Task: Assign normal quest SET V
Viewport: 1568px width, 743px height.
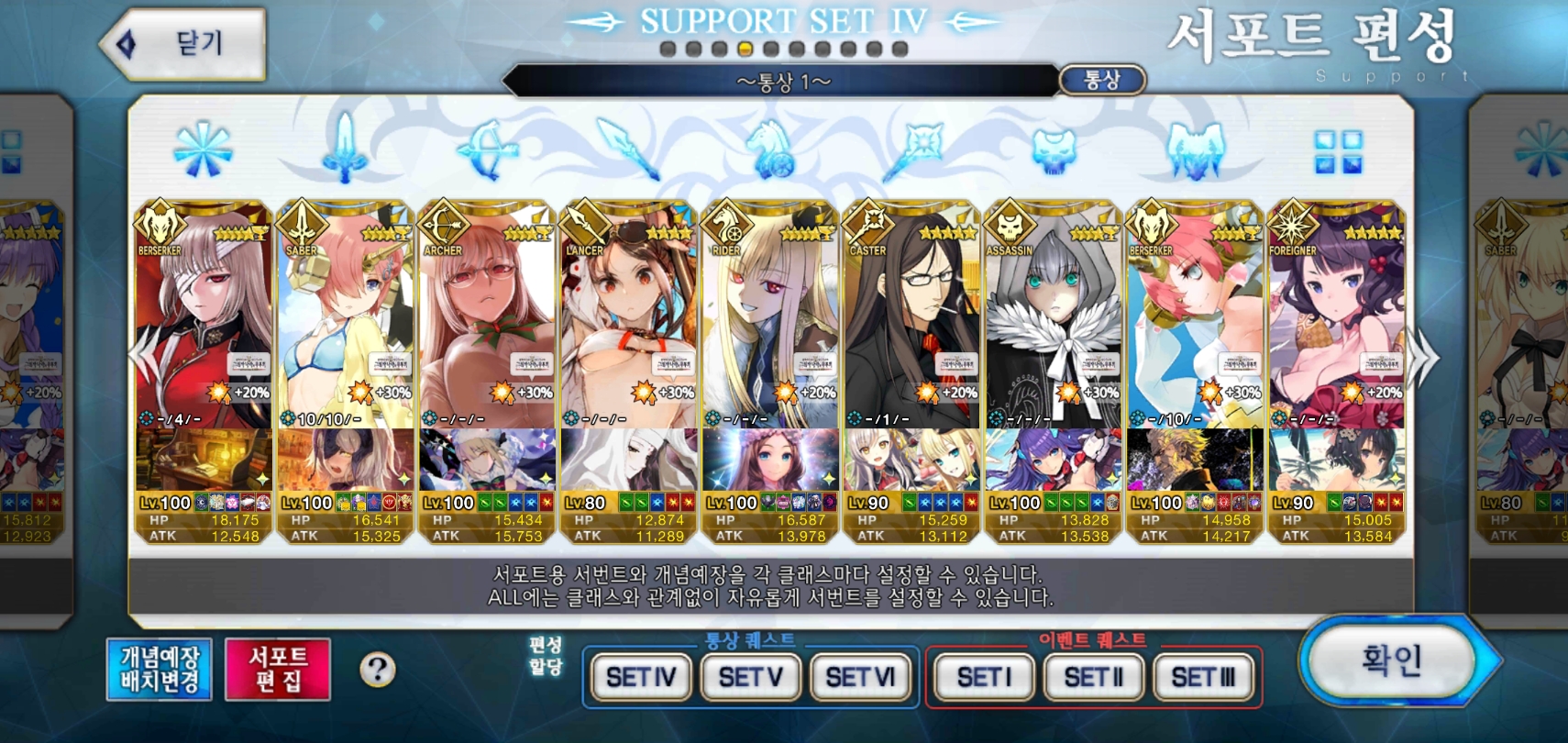Action: click(x=751, y=678)
